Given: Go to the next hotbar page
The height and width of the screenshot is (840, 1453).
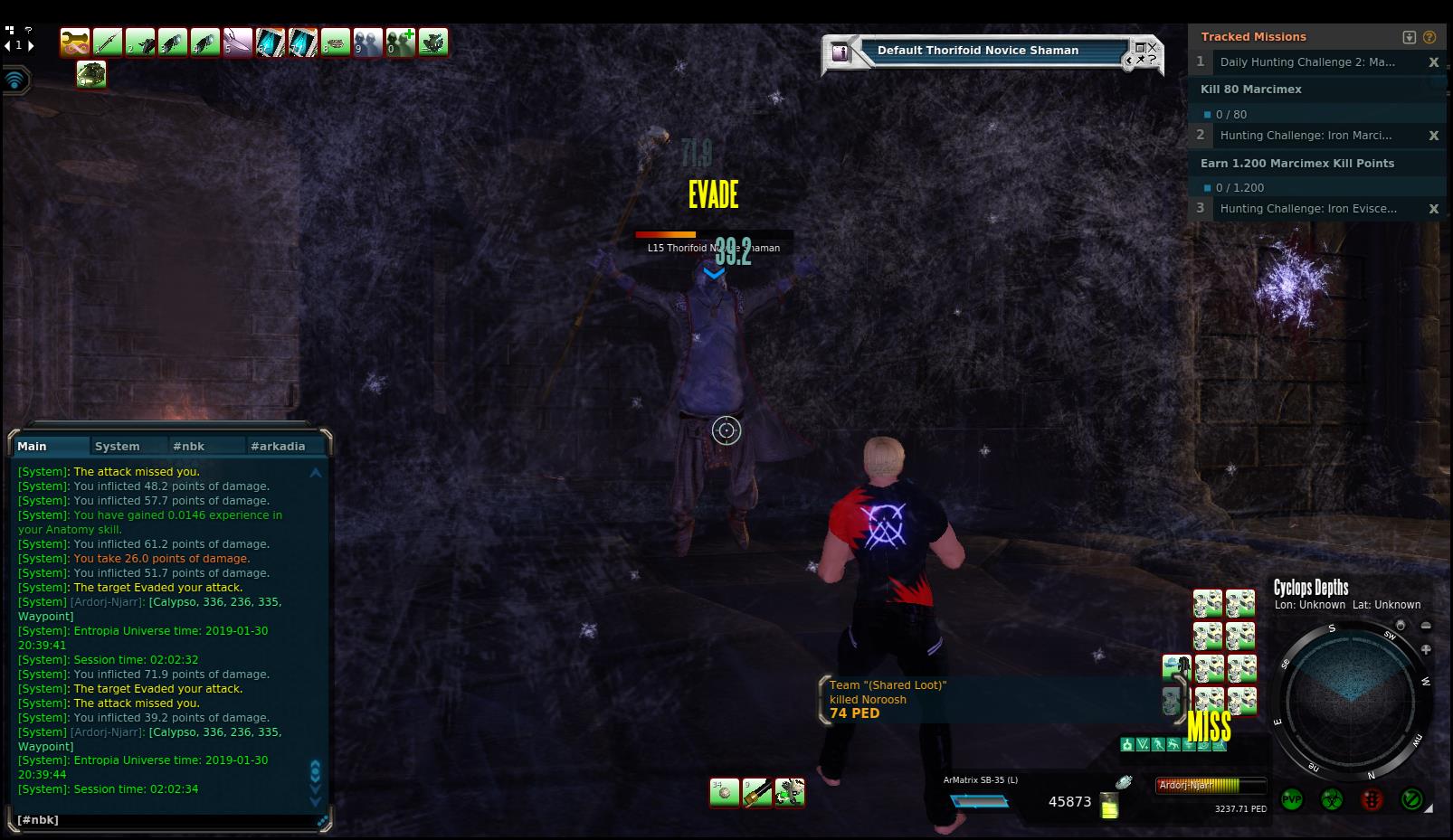Looking at the screenshot, I should pyautogui.click(x=32, y=44).
